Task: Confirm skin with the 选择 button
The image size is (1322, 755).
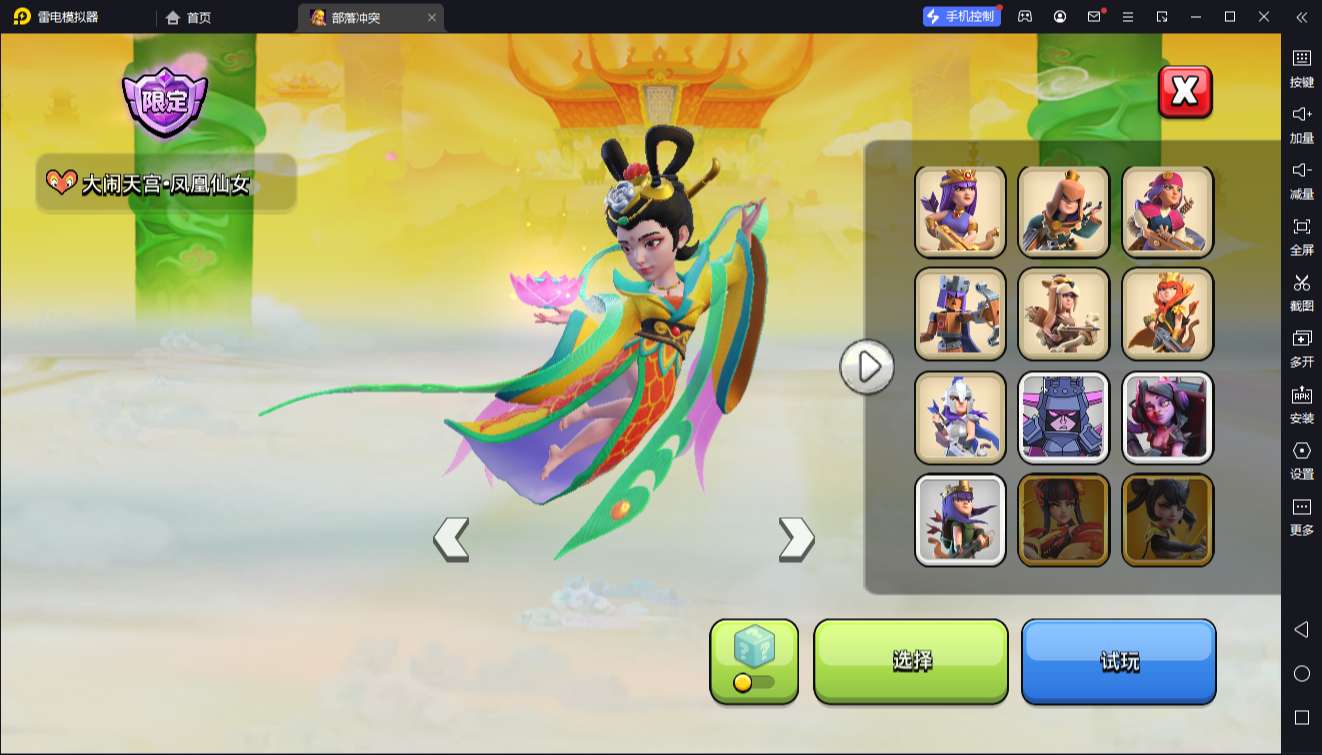Action: 911,661
